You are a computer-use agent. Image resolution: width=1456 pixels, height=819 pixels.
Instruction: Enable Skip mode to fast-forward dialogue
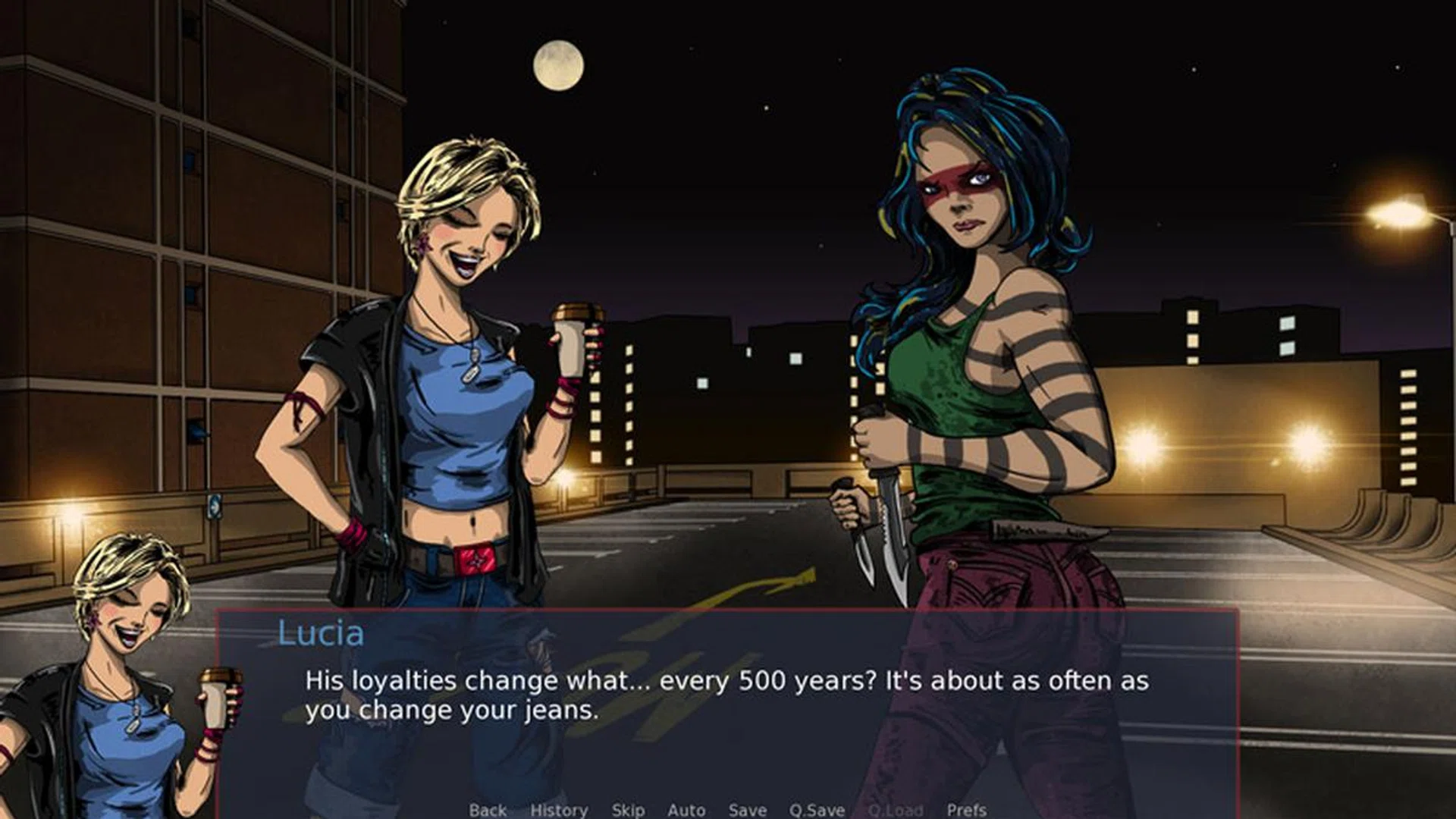[x=626, y=810]
